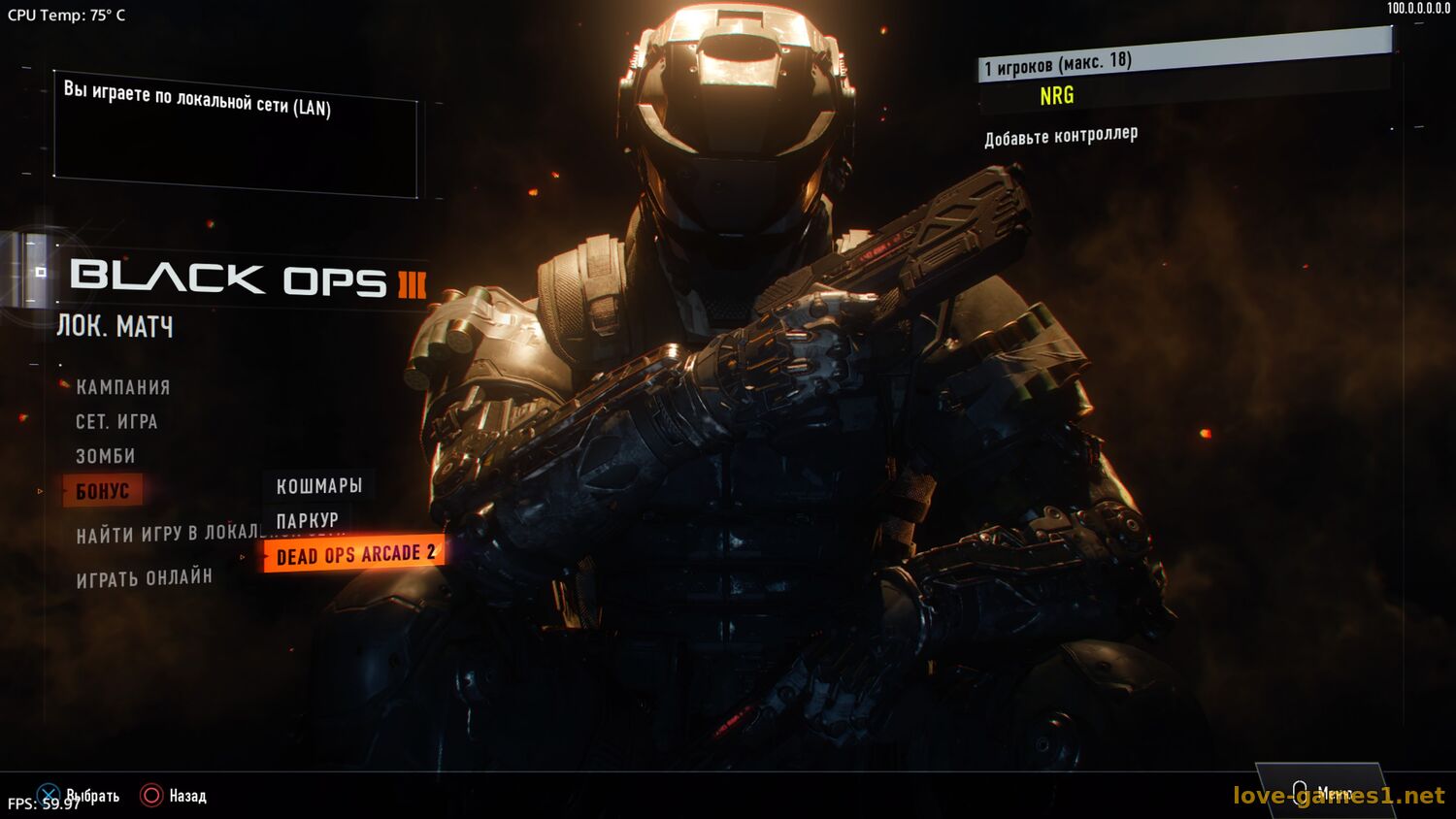Open the Меню button at bottom right

pyautogui.click(x=1320, y=793)
